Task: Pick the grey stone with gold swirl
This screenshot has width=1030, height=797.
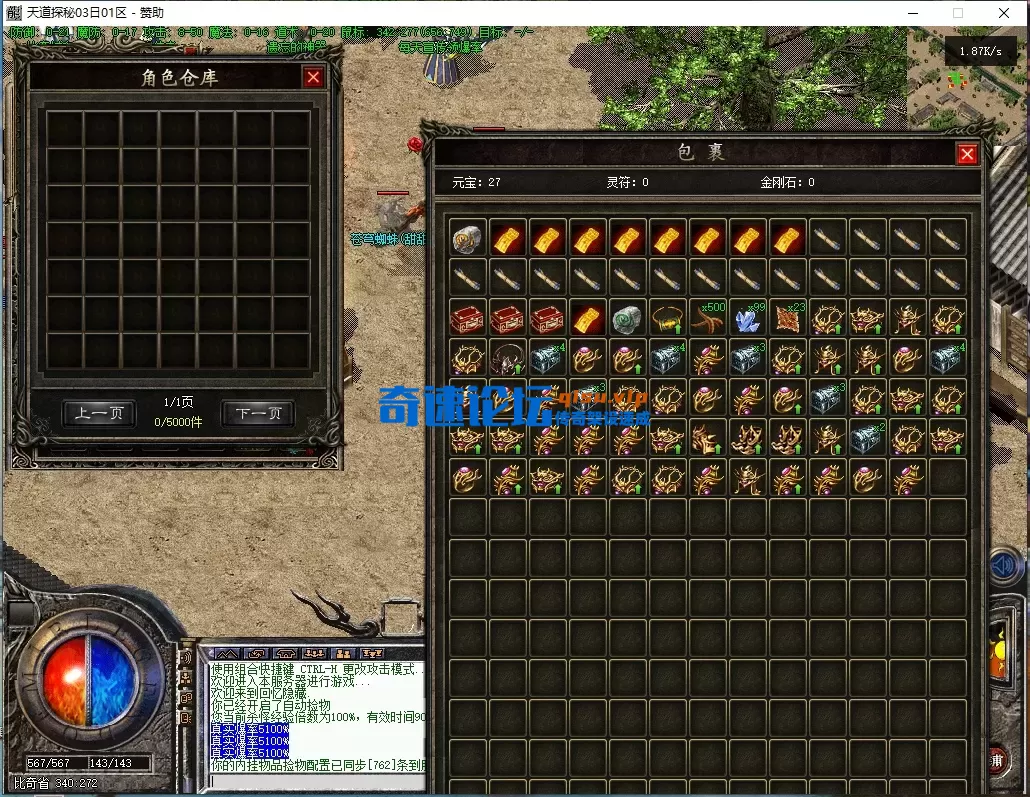Action: tap(468, 238)
